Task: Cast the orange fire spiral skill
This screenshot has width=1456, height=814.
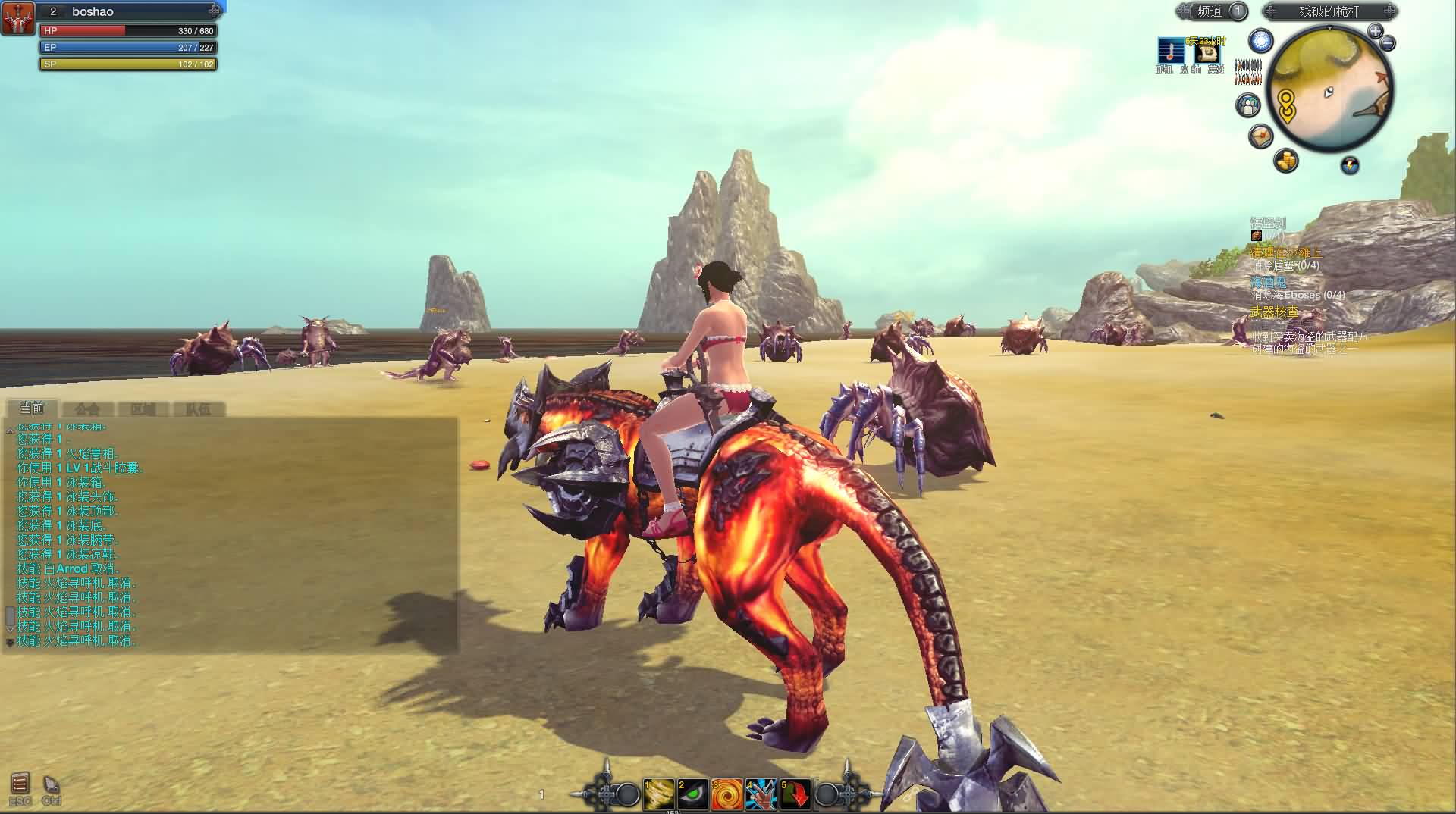Action: click(726, 794)
